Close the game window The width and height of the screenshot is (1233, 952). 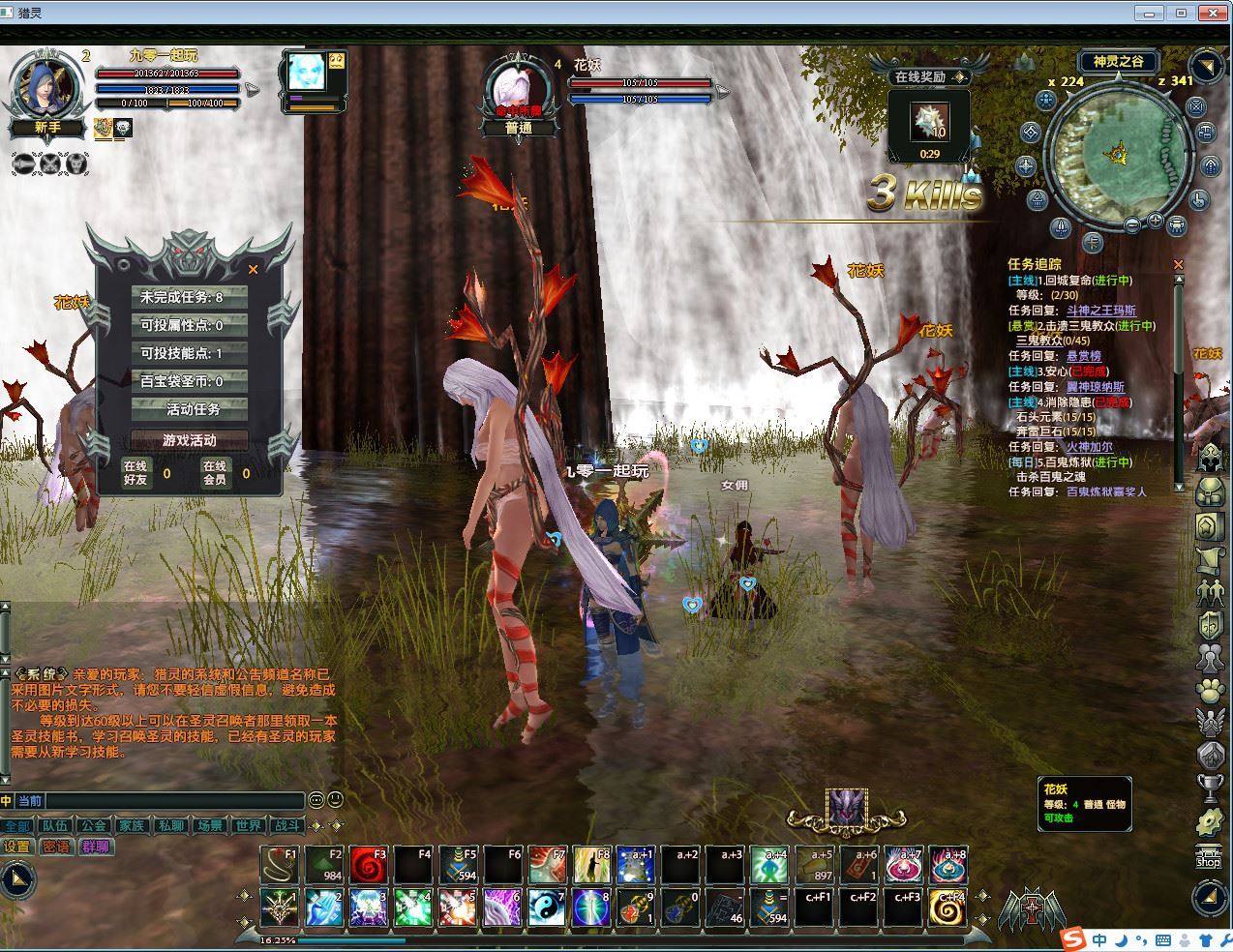[x=1211, y=13]
